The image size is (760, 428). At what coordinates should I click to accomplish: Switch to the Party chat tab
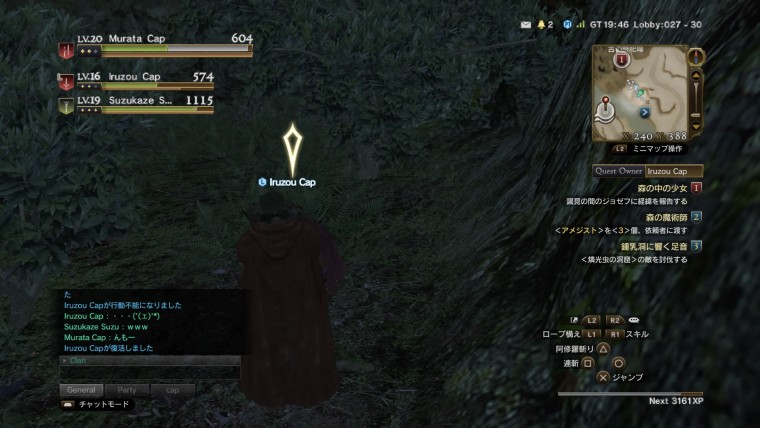(x=127, y=389)
